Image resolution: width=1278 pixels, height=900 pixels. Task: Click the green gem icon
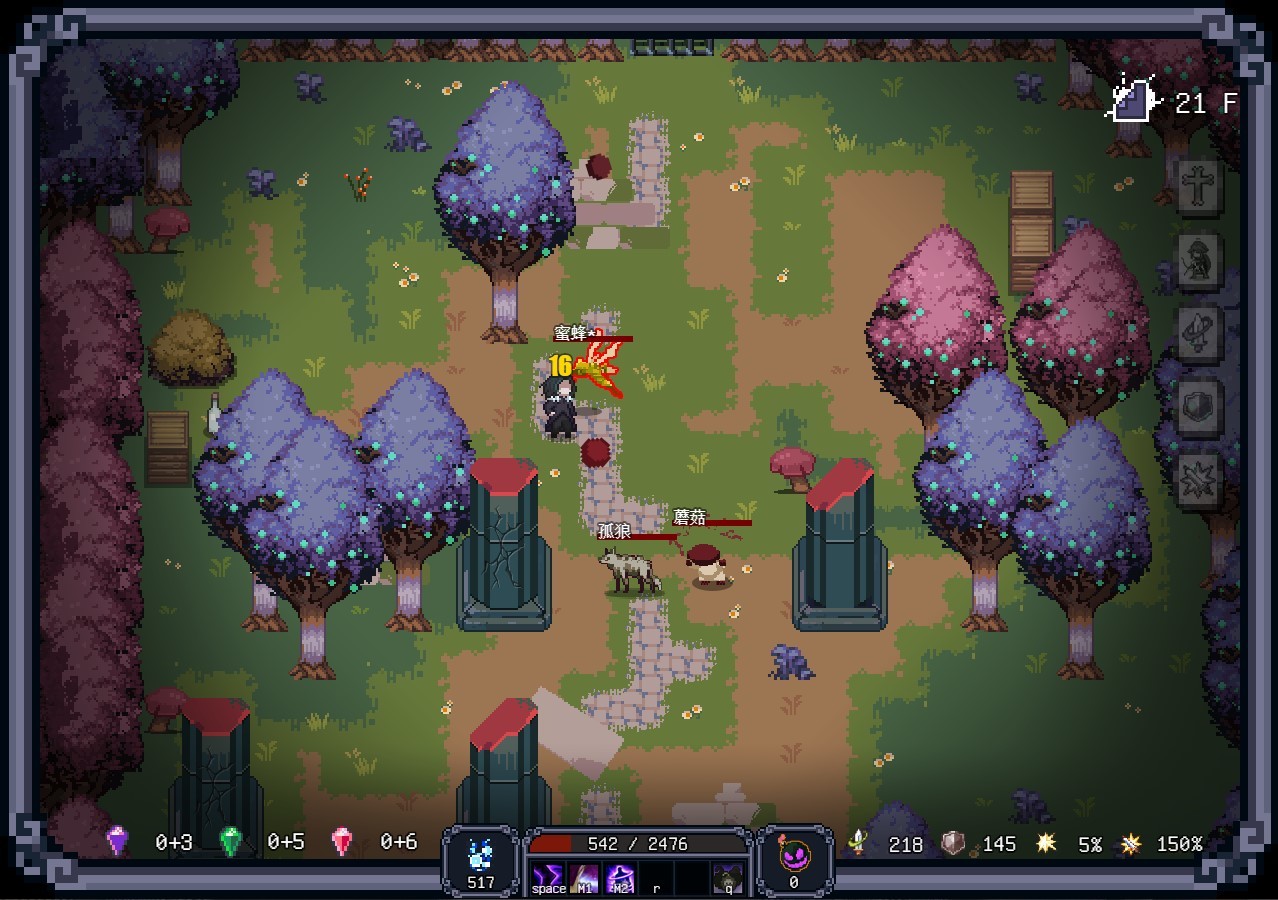[x=231, y=841]
